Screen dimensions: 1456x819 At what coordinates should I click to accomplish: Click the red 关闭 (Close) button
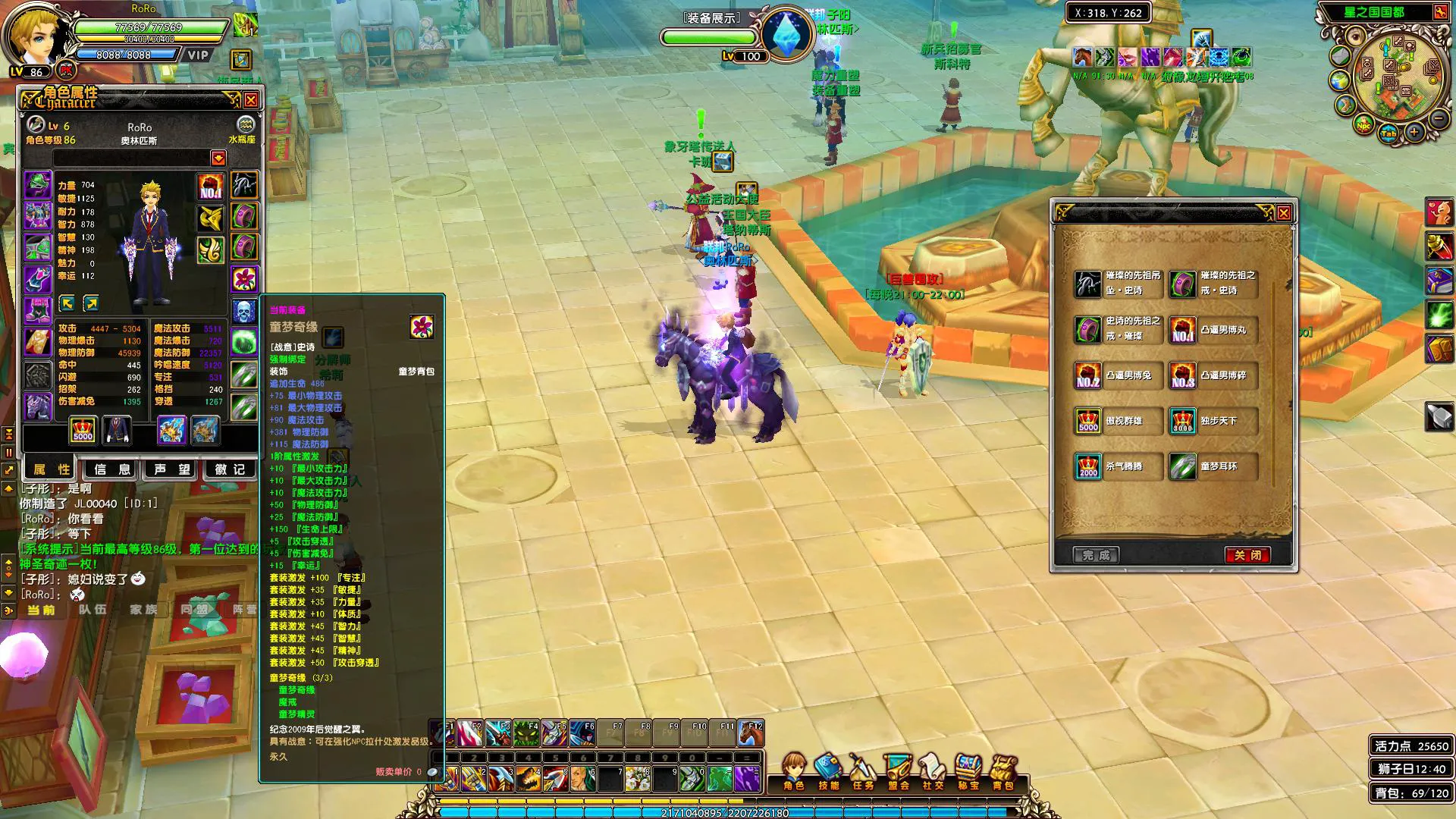click(1247, 555)
